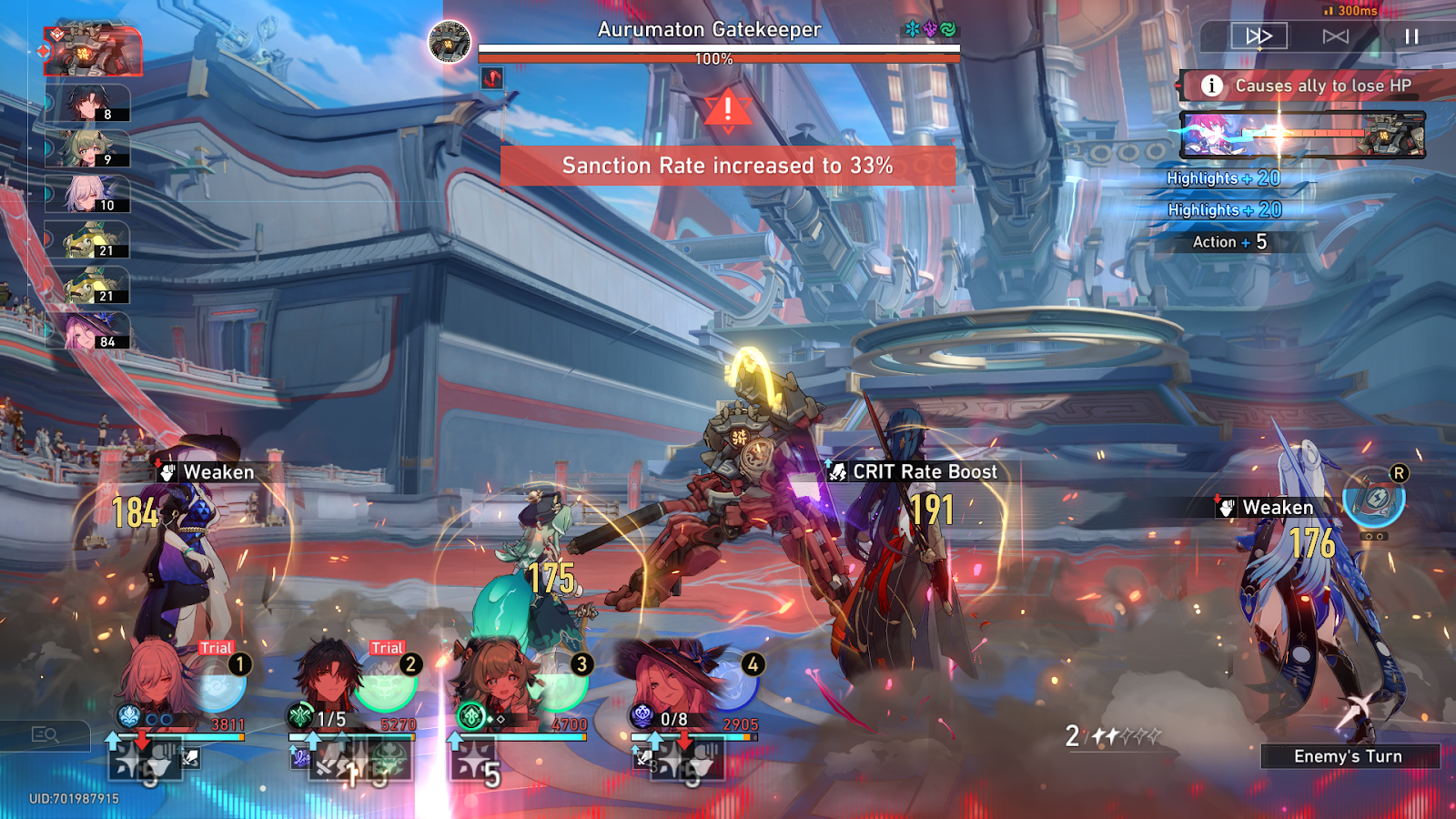Select the green-haired turn-order portrait numbered 9
Image resolution: width=1456 pixels, height=819 pixels.
click(x=89, y=149)
